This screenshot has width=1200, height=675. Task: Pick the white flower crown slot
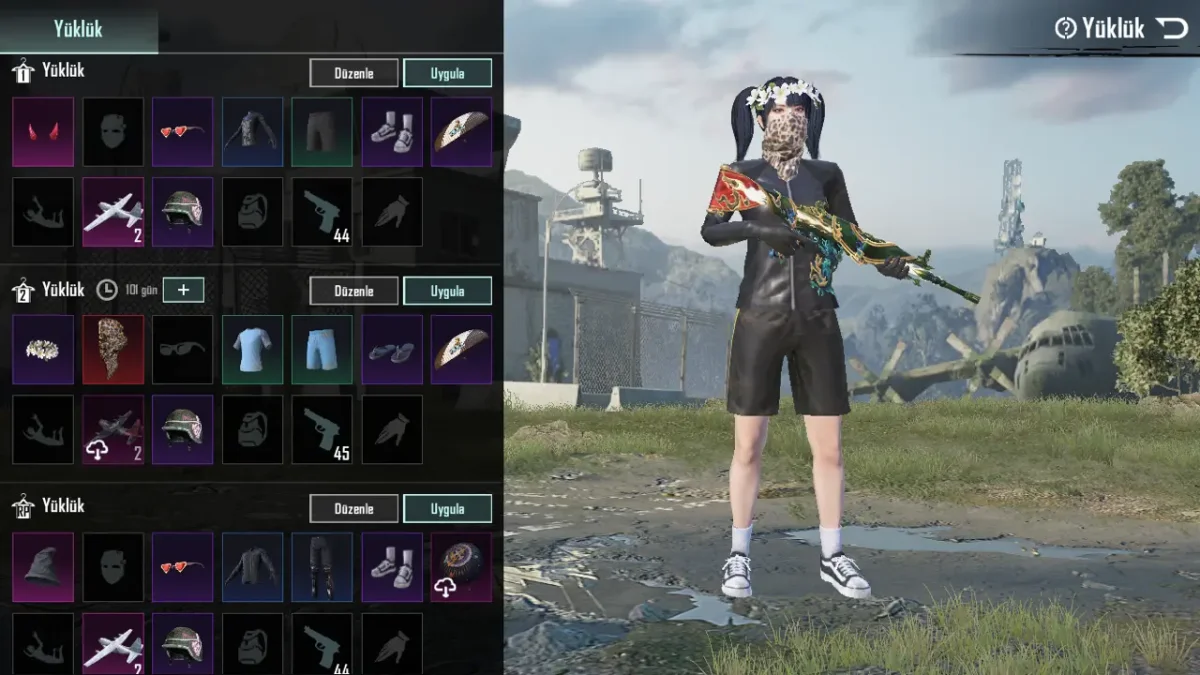click(x=43, y=350)
